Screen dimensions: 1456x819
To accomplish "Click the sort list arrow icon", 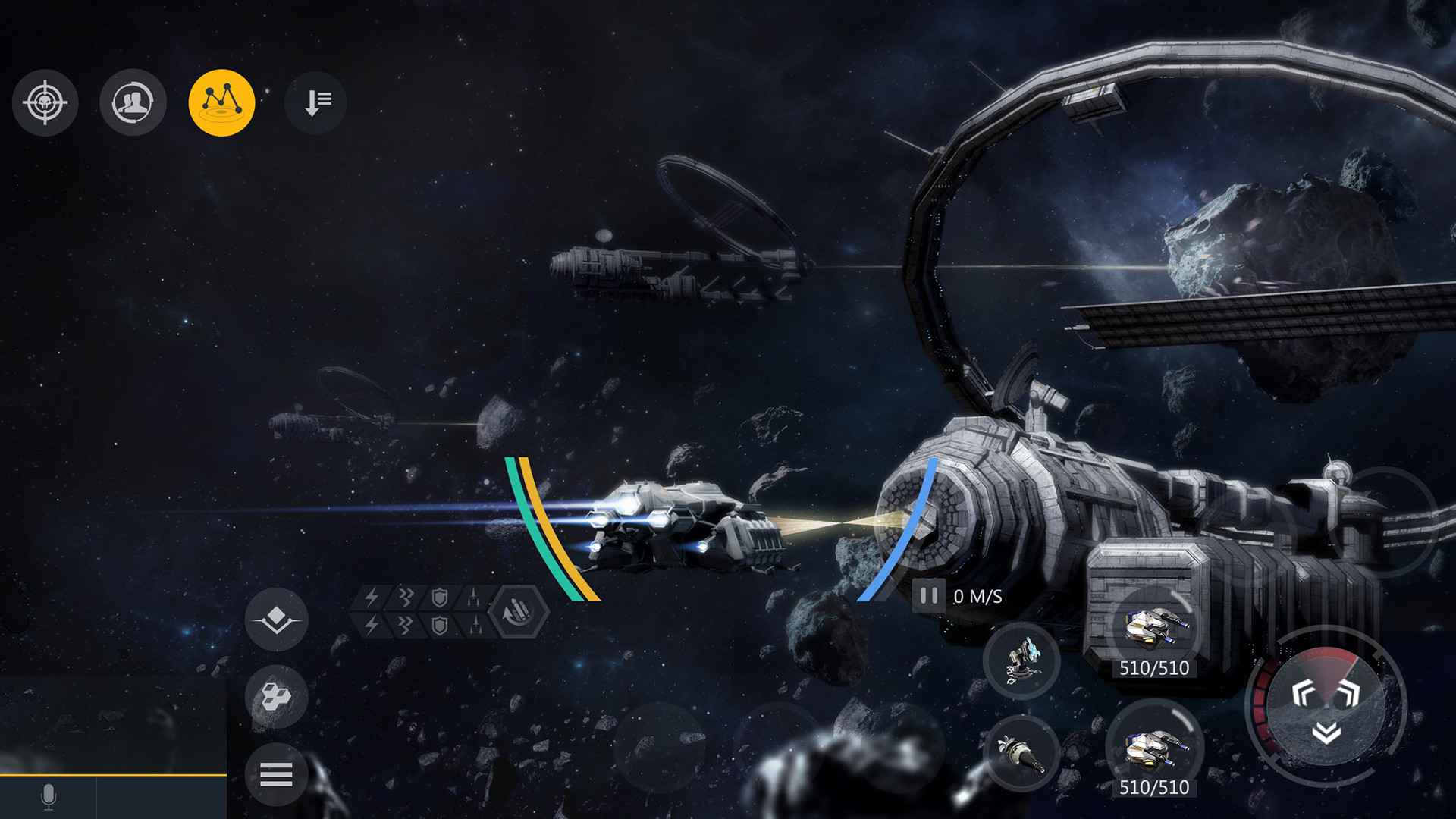I will 315,103.
